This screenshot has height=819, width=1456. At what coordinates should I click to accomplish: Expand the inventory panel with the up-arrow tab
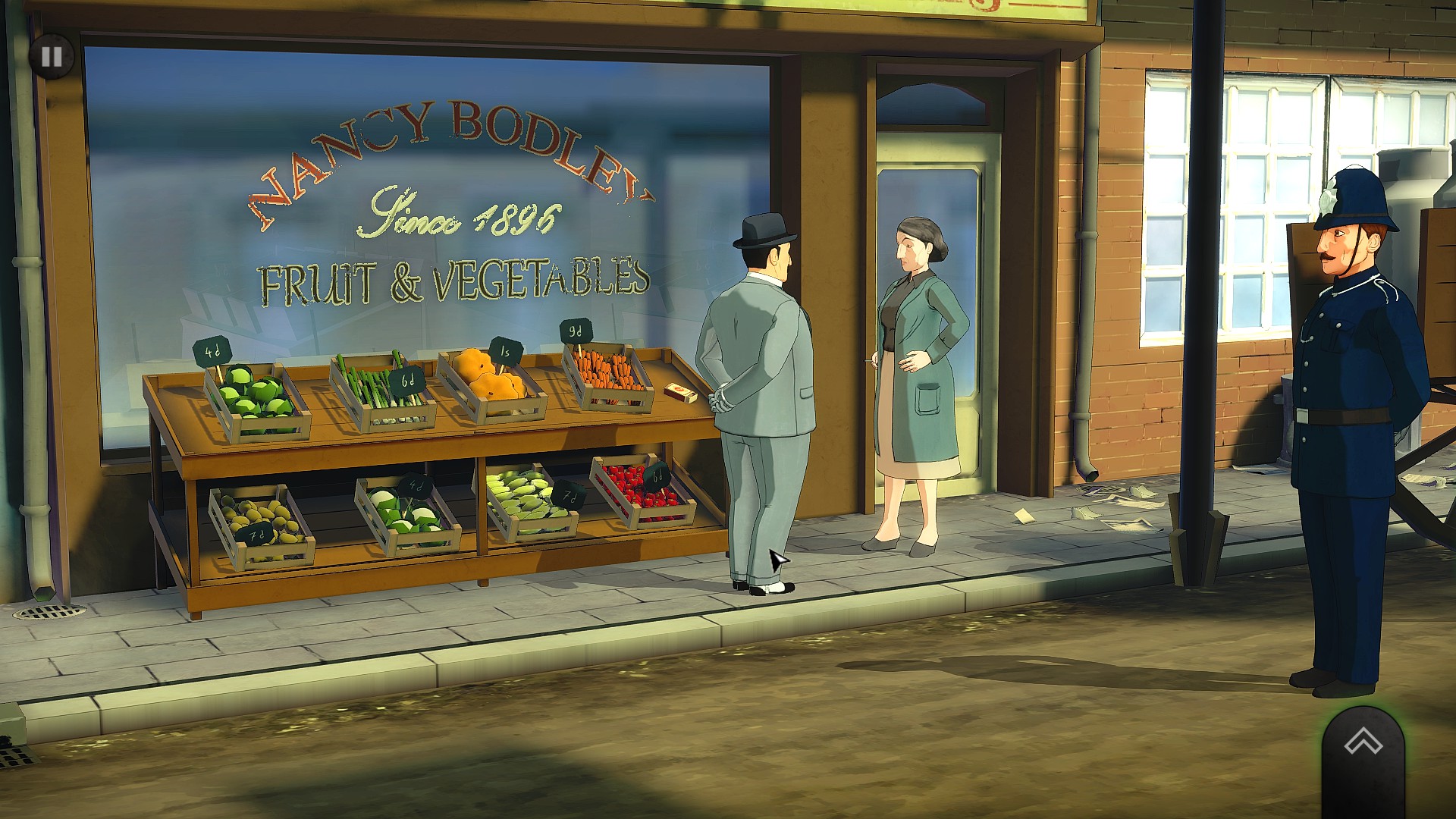[1363, 743]
